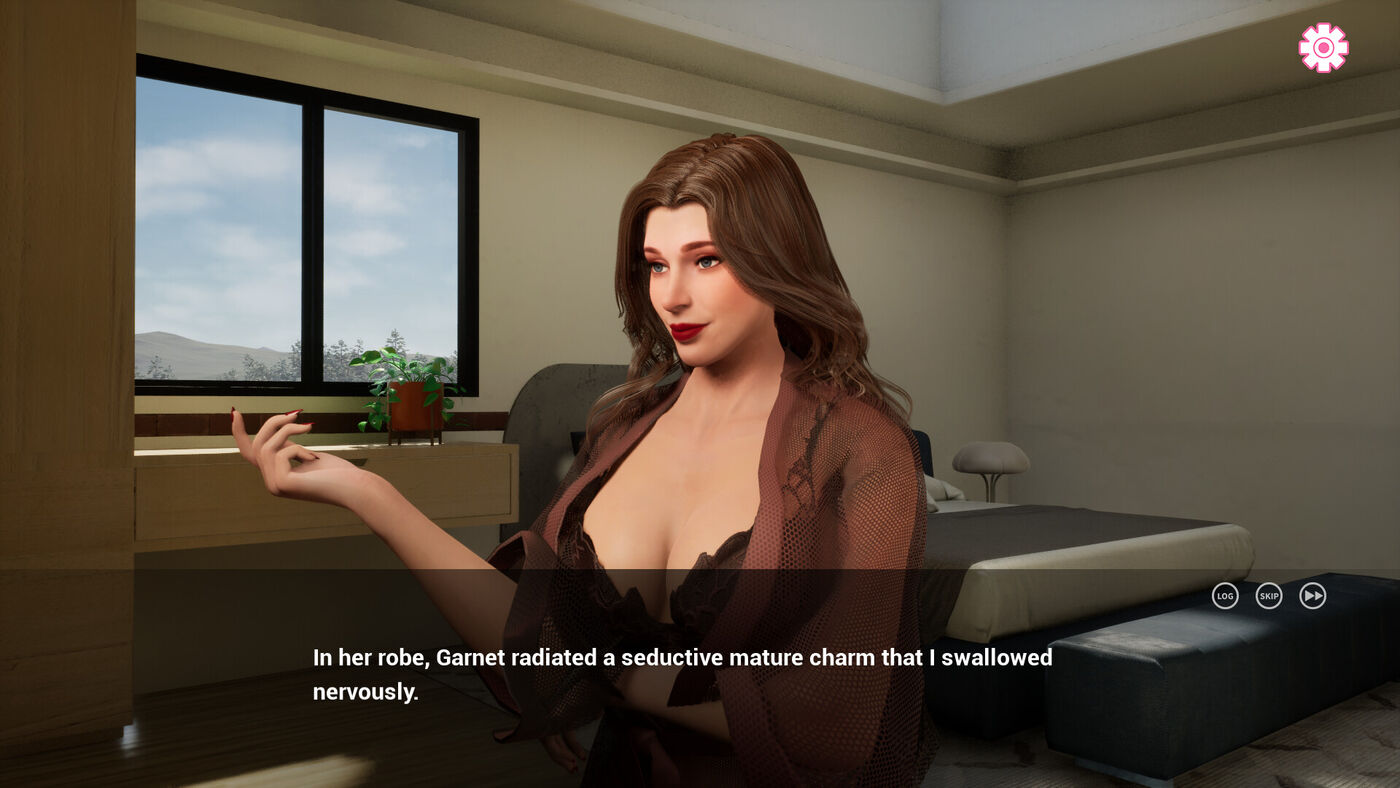Open the dialogue LOG history
This screenshot has width=1400, height=788.
tap(1225, 596)
